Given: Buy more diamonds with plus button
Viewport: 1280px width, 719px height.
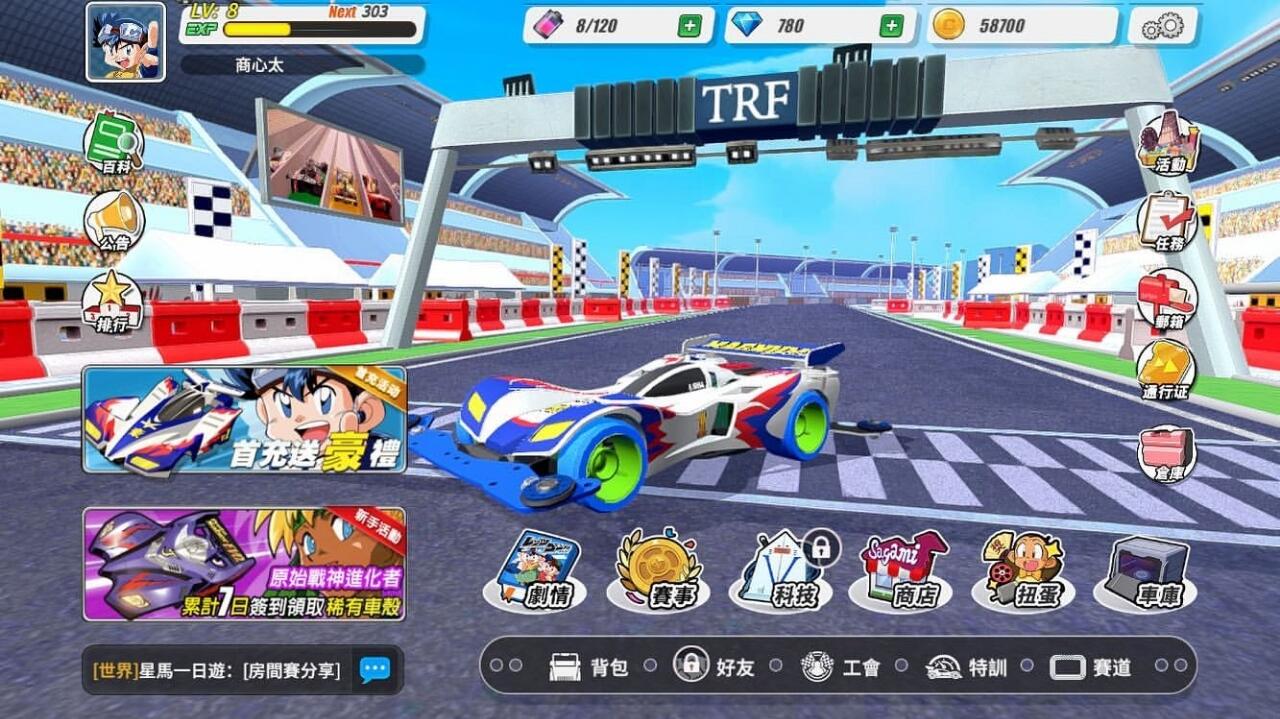Looking at the screenshot, I should pyautogui.click(x=891, y=27).
